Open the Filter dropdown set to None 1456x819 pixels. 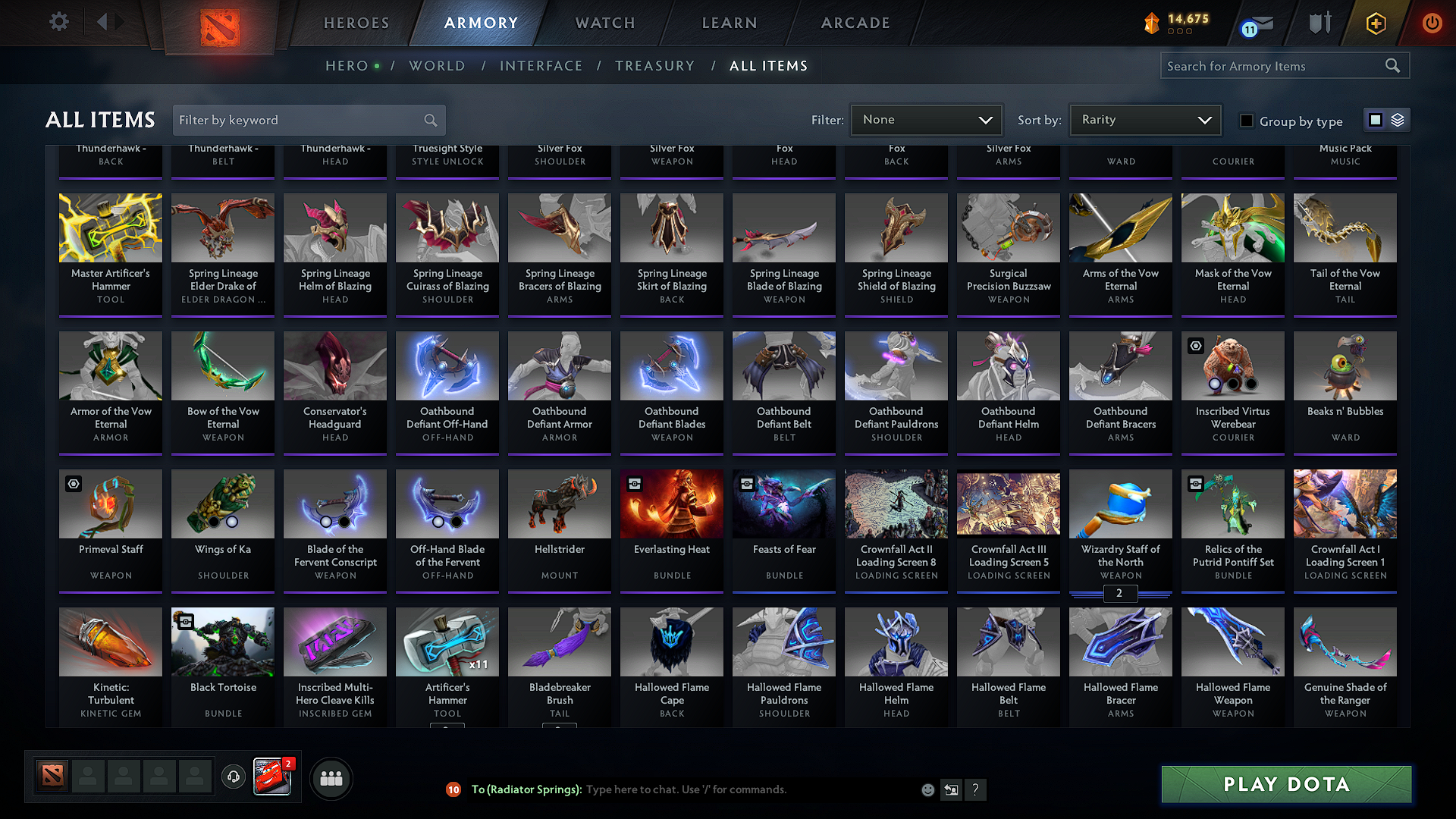(x=925, y=120)
